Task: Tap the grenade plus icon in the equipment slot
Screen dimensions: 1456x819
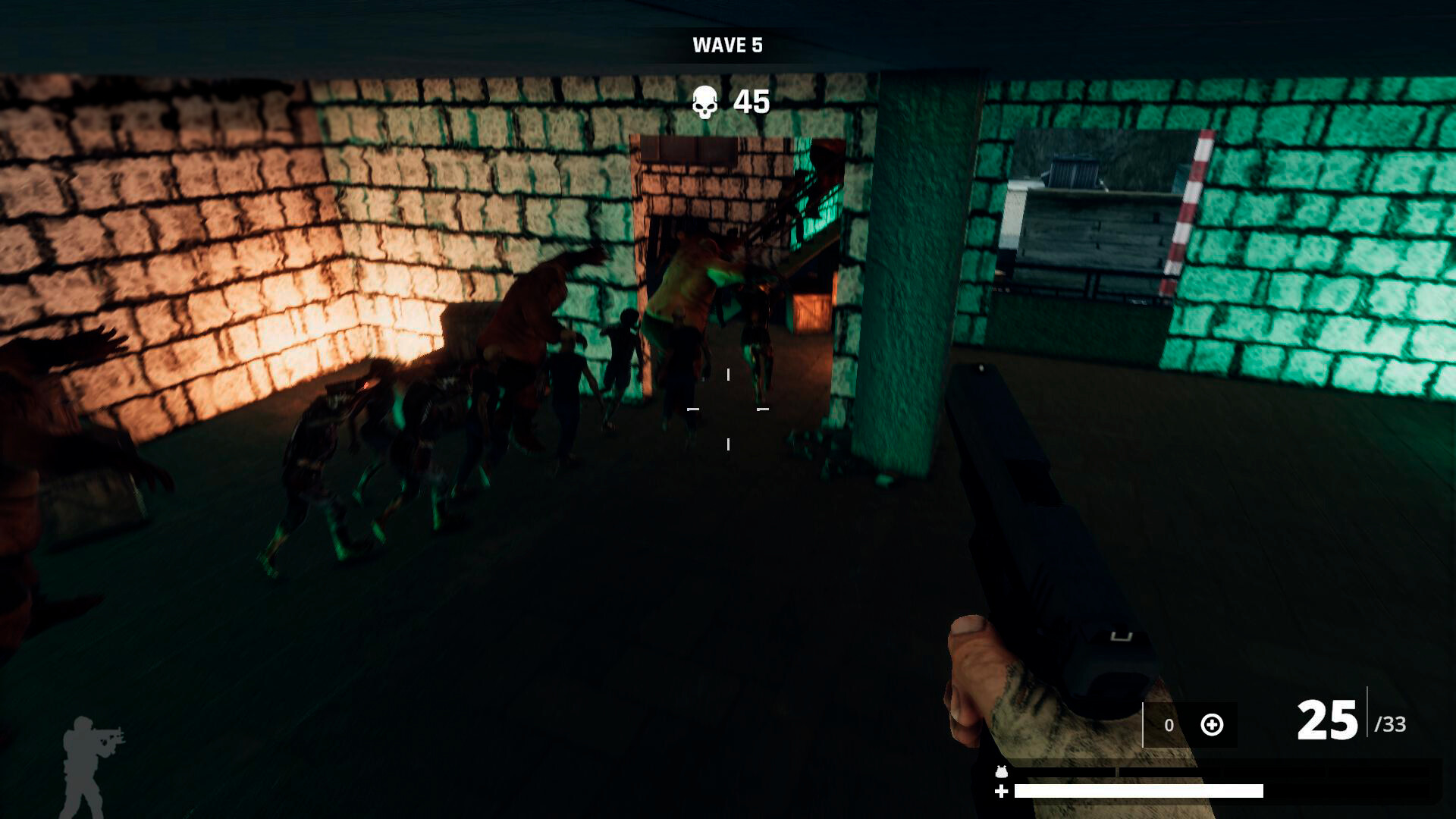Action: pyautogui.click(x=1211, y=726)
